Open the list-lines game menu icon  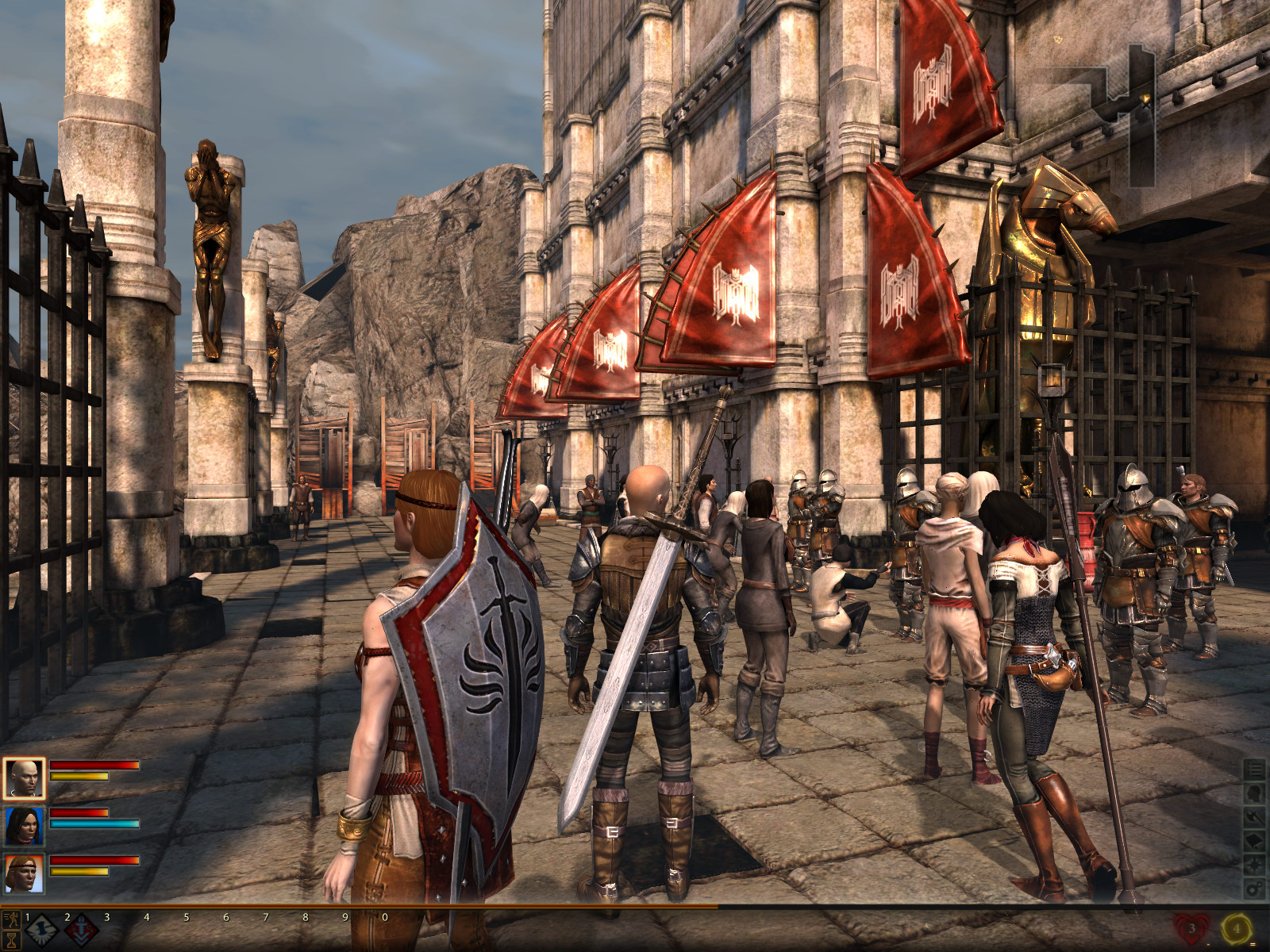point(1254,770)
